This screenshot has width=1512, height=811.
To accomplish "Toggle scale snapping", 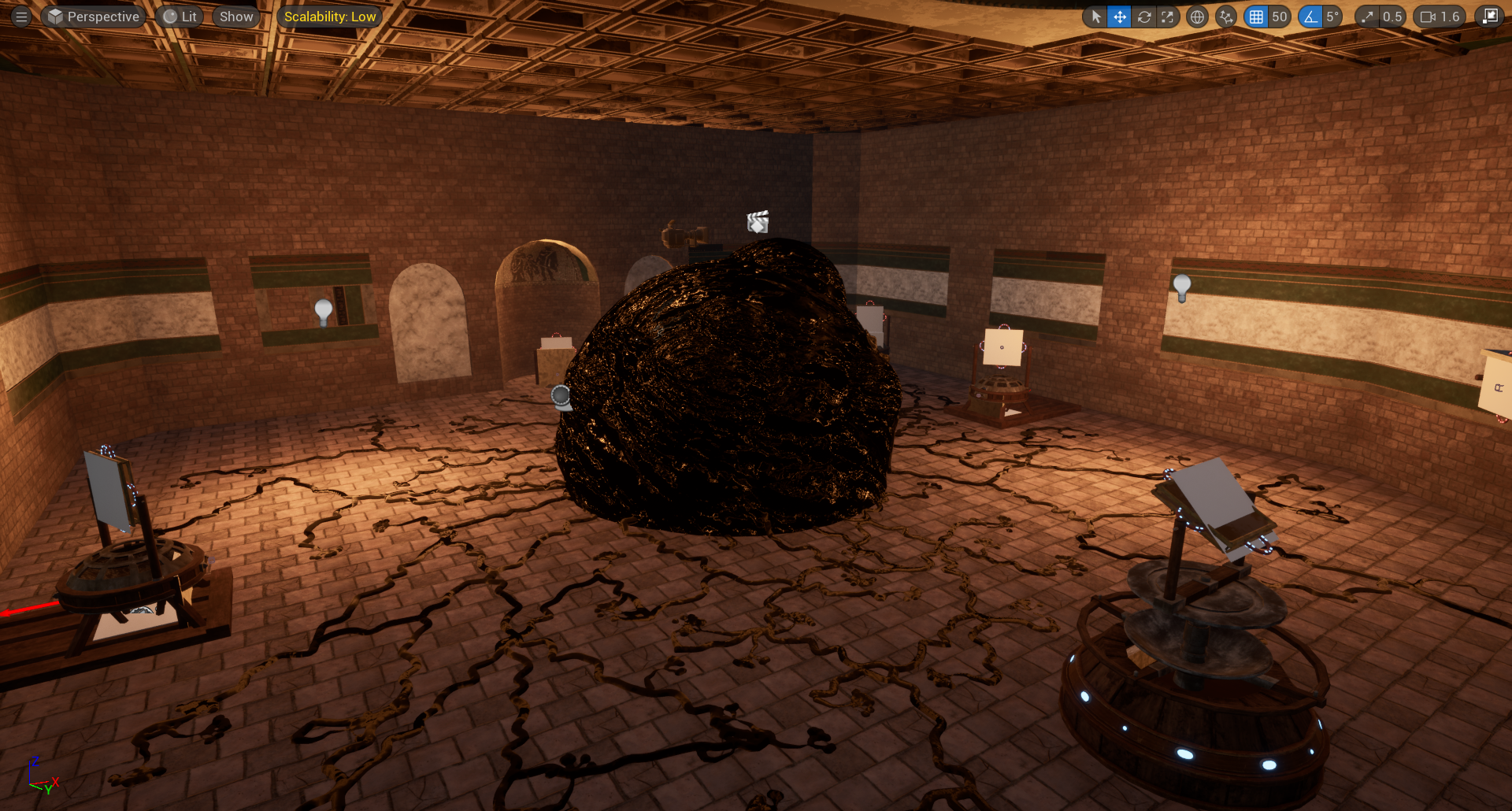I will coord(1368,17).
